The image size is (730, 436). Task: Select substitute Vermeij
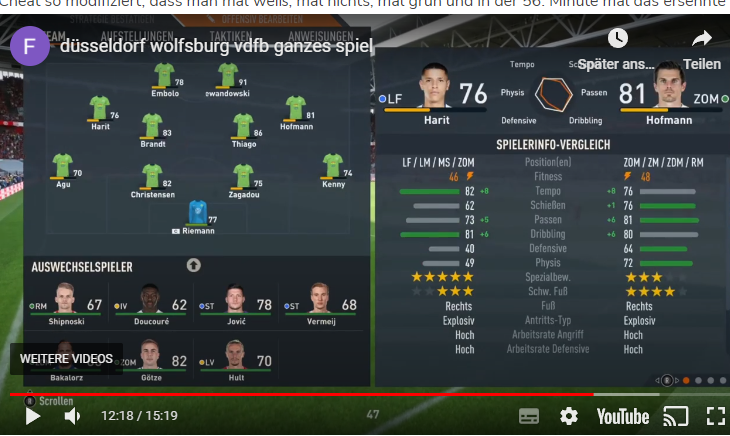[320, 301]
